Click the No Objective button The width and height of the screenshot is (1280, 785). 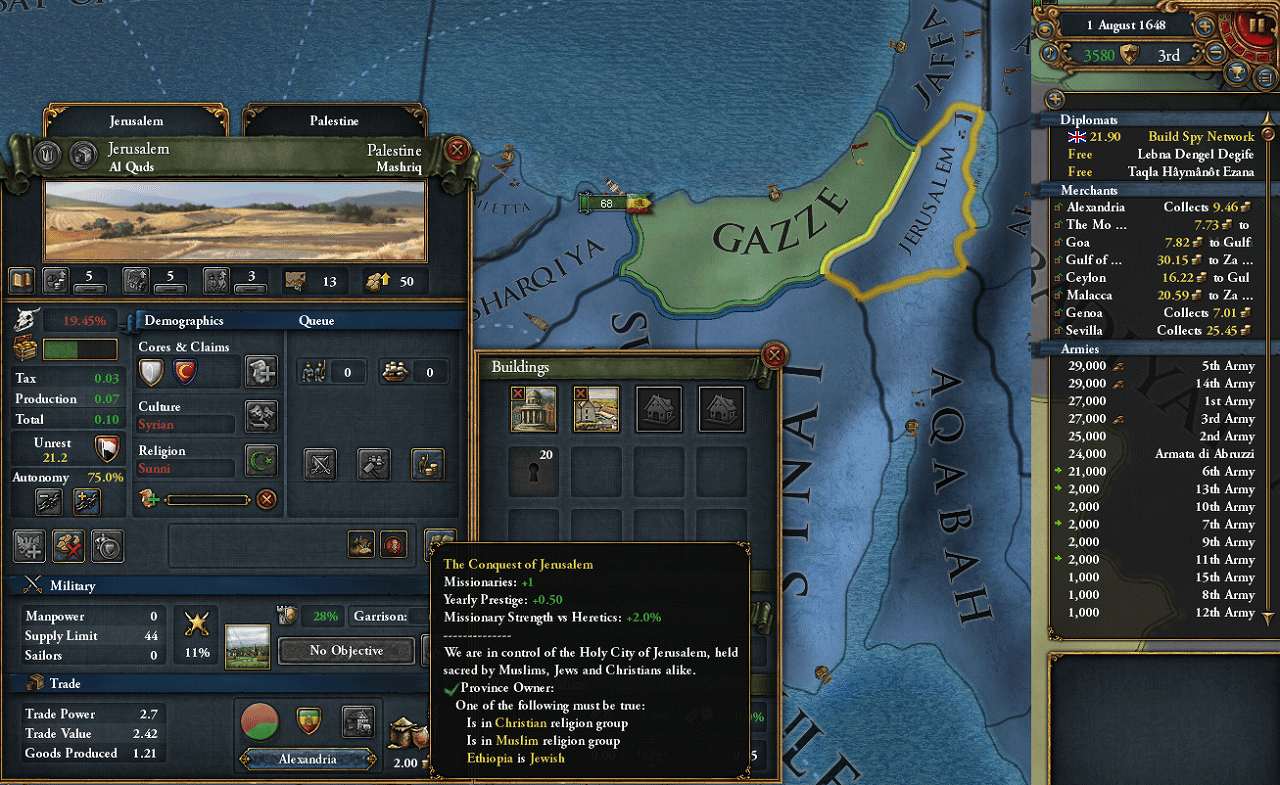346,651
